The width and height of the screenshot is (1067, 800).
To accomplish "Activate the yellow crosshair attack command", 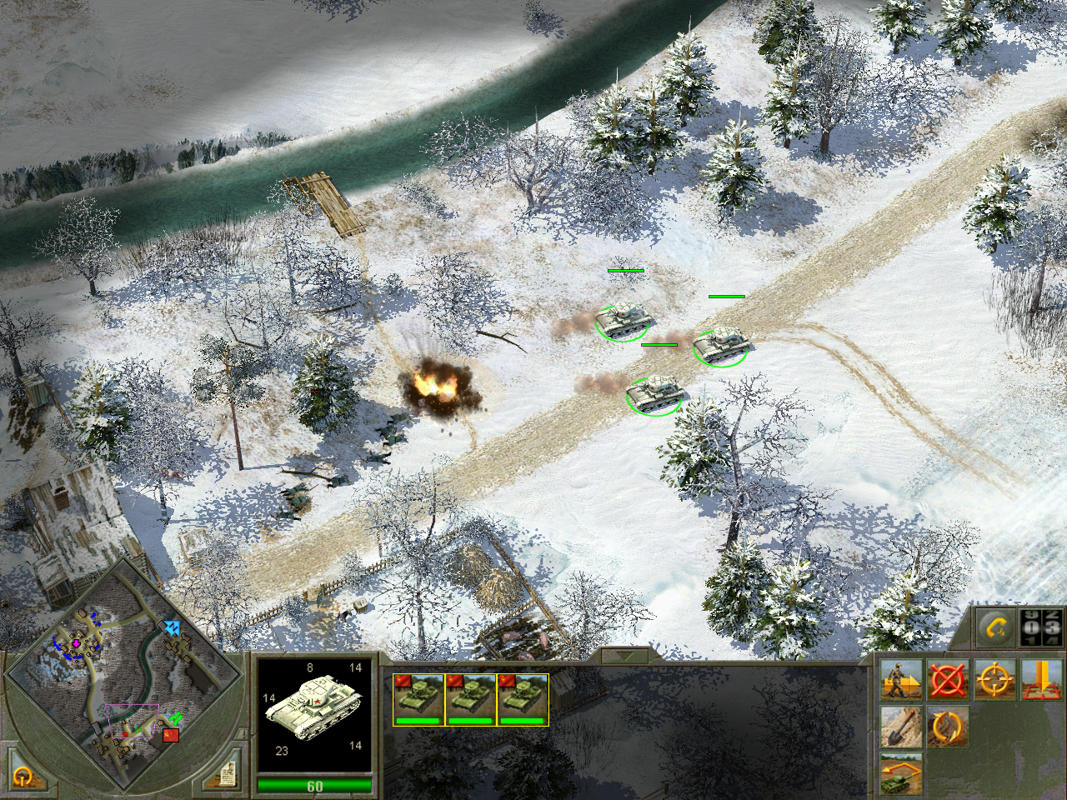I will click(994, 680).
